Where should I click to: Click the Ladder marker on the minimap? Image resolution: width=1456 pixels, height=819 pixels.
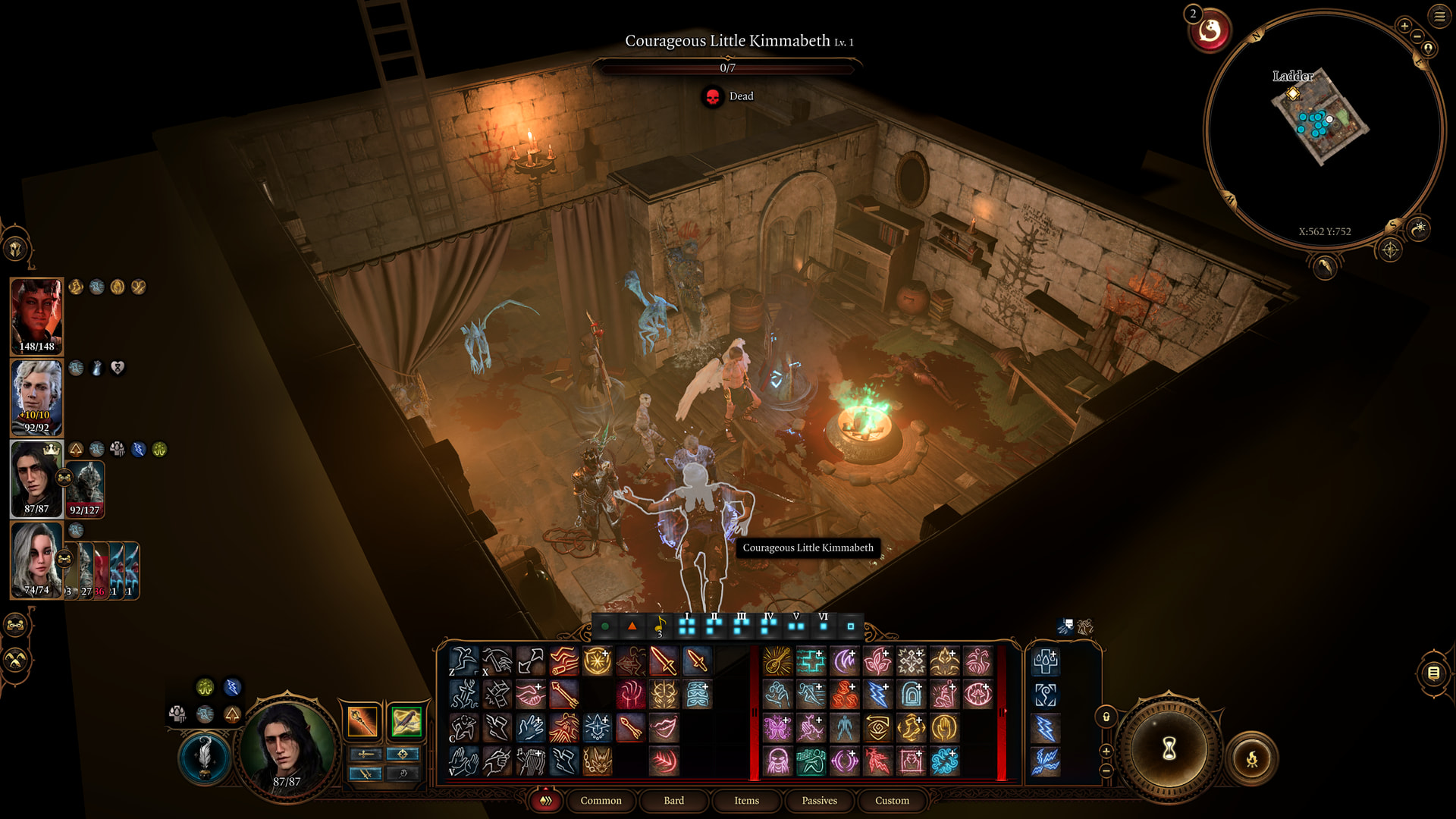click(1293, 93)
